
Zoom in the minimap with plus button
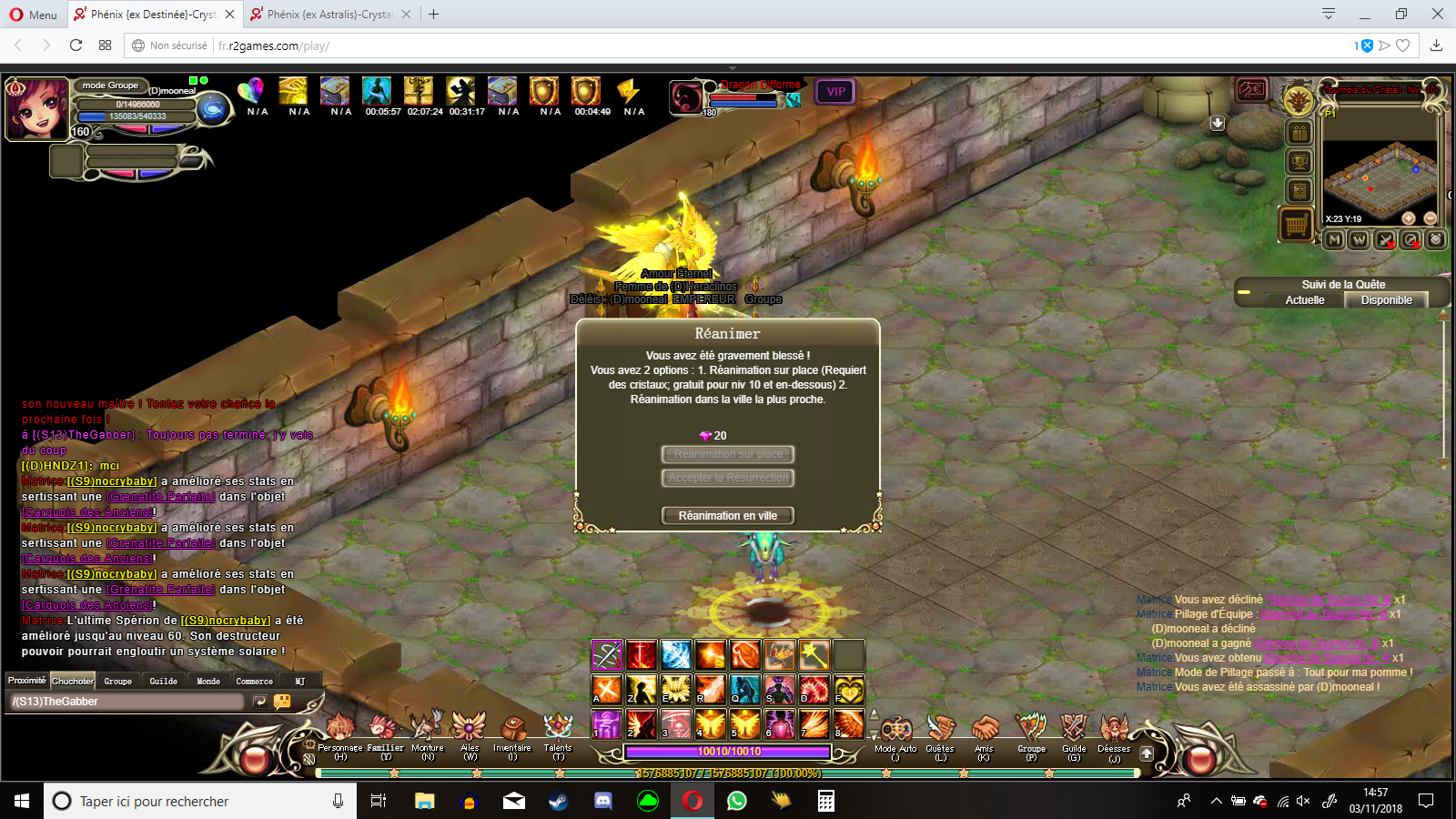(1408, 218)
